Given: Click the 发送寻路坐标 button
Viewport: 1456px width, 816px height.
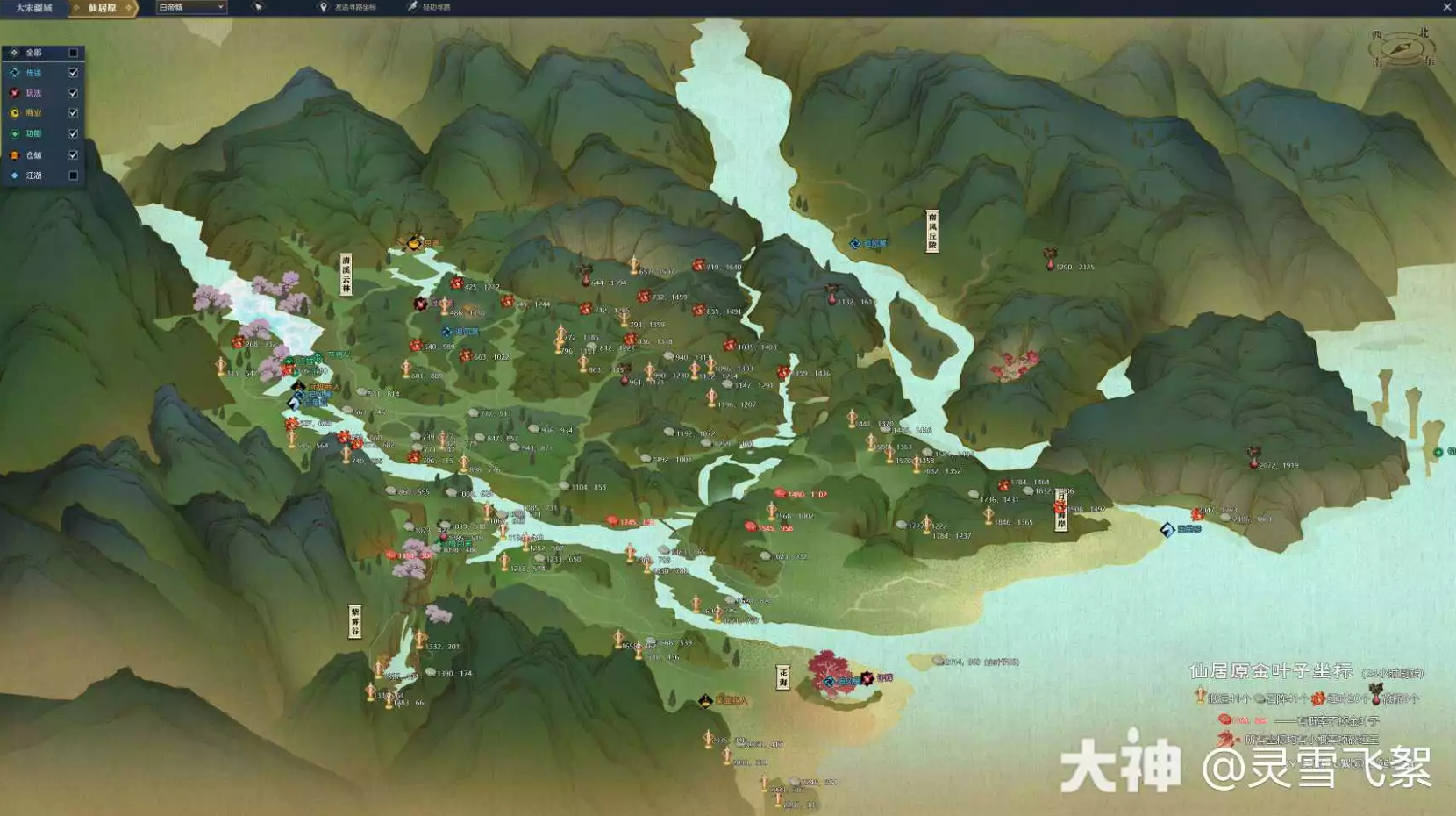Looking at the screenshot, I should (346, 7).
